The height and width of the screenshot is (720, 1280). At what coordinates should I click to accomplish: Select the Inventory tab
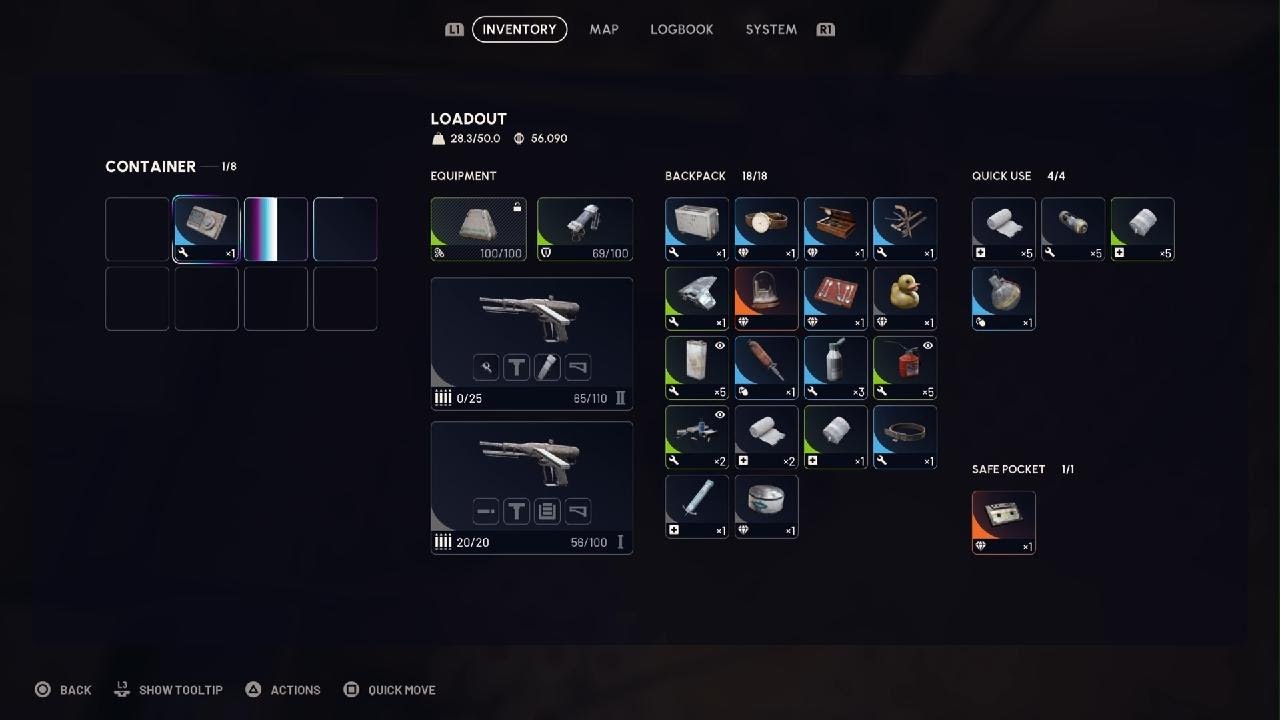519,30
